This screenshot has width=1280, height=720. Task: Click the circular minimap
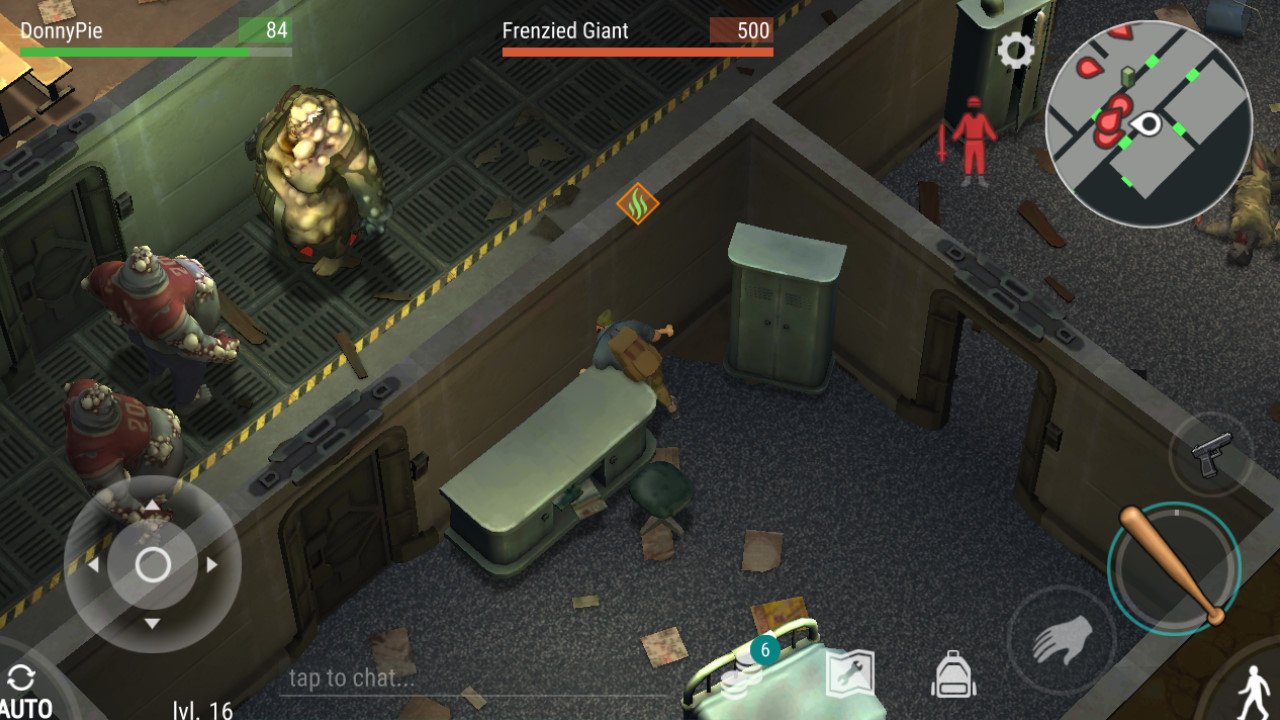coord(1148,124)
